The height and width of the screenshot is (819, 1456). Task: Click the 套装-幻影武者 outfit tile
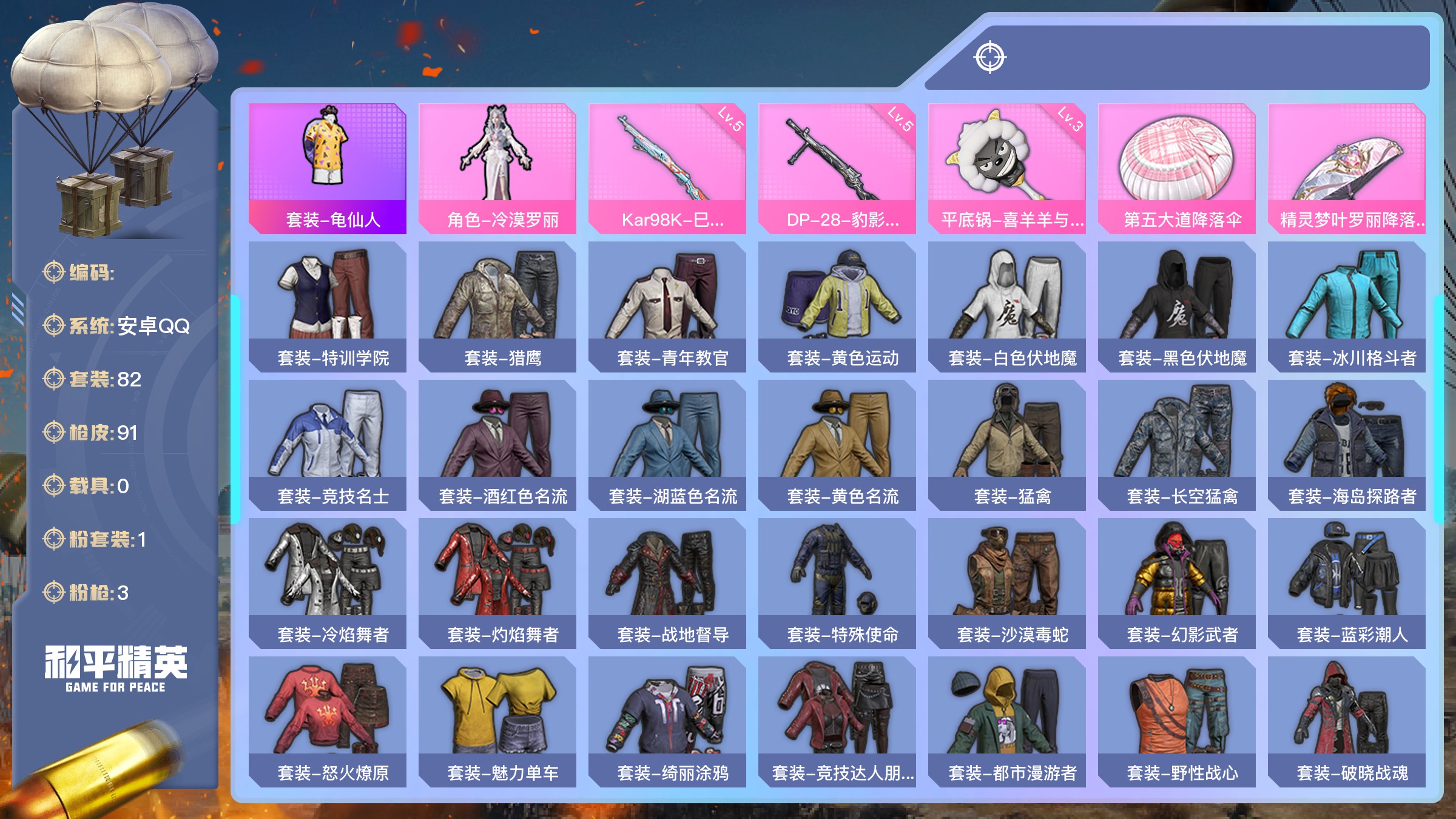tap(1177, 583)
